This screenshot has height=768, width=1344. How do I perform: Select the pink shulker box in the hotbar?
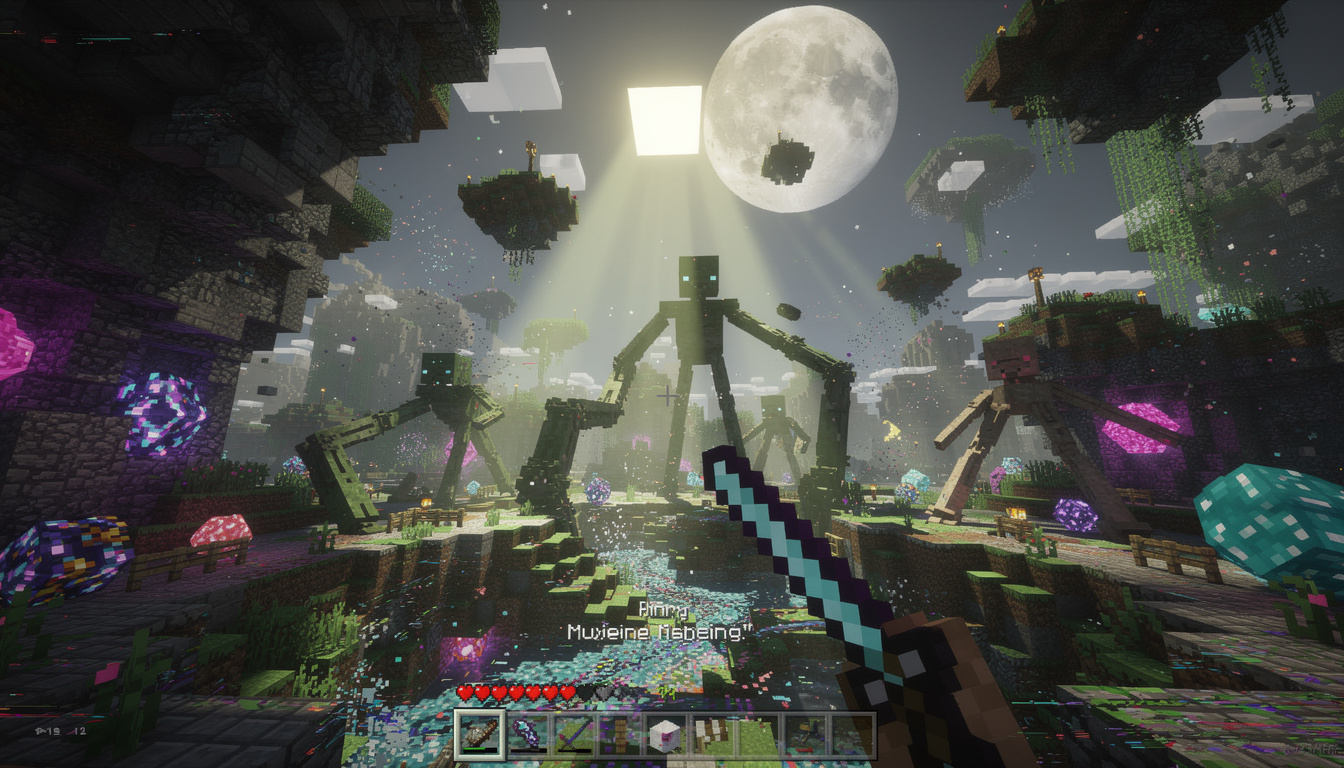tap(664, 732)
